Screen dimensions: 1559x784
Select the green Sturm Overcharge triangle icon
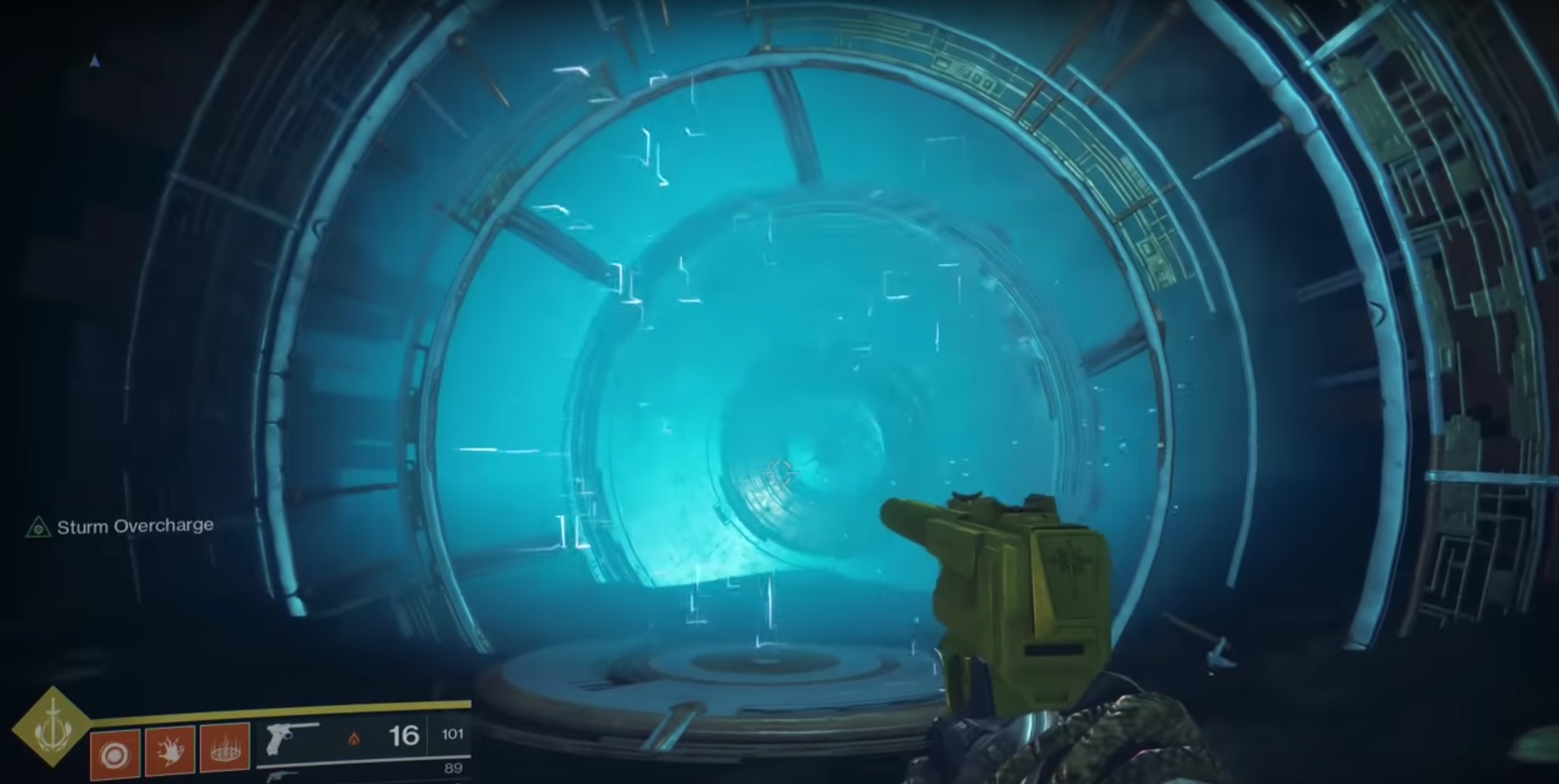(x=37, y=525)
